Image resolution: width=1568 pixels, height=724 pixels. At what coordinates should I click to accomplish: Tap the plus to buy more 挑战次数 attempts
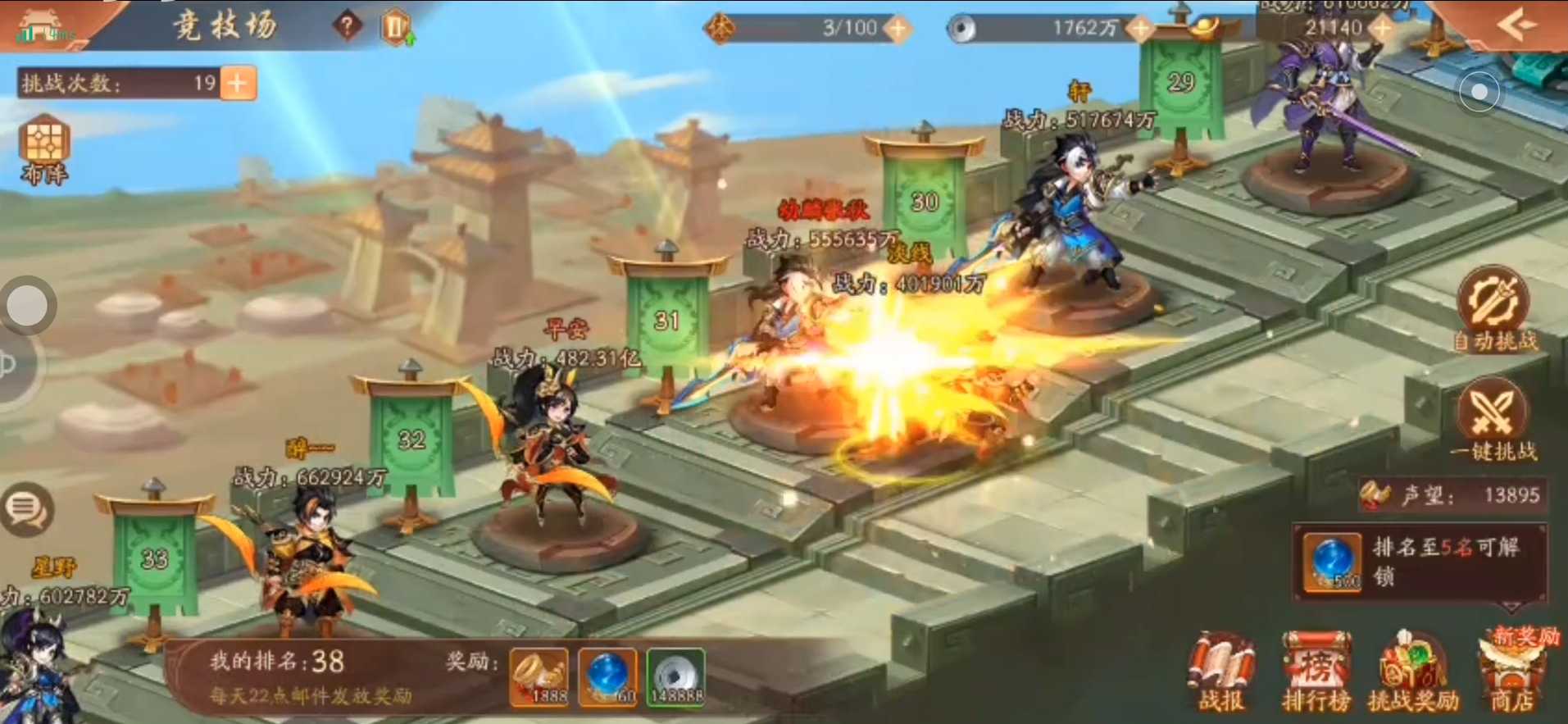click(240, 82)
